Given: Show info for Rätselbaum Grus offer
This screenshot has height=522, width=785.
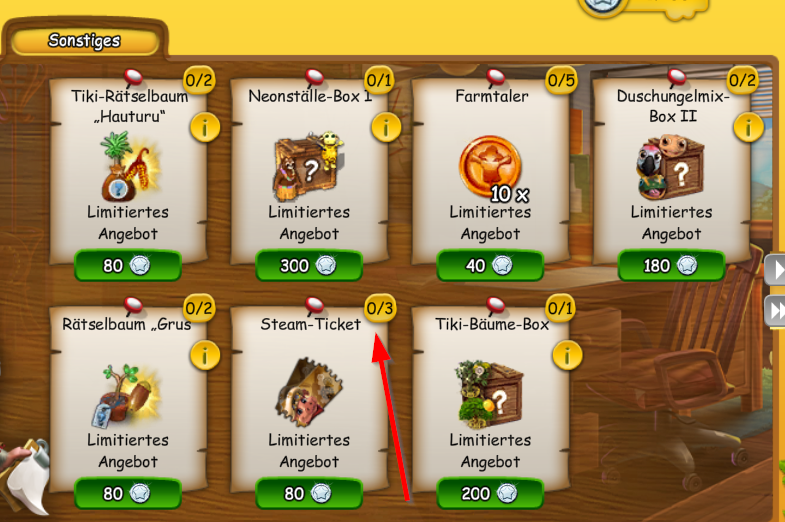Looking at the screenshot, I should [204, 355].
